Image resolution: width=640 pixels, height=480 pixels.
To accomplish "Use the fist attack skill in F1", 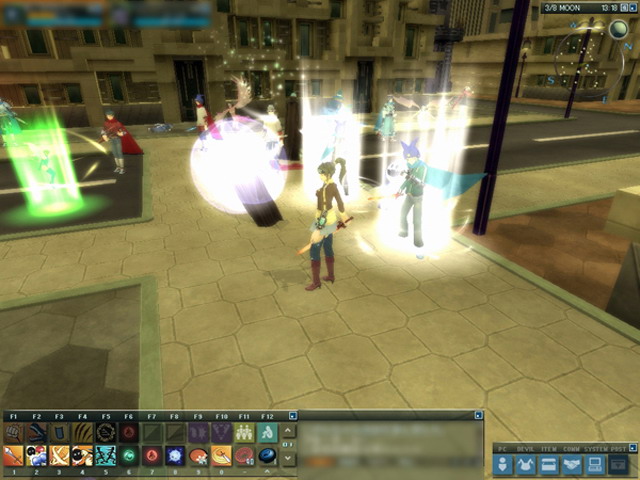I will pos(13,433).
